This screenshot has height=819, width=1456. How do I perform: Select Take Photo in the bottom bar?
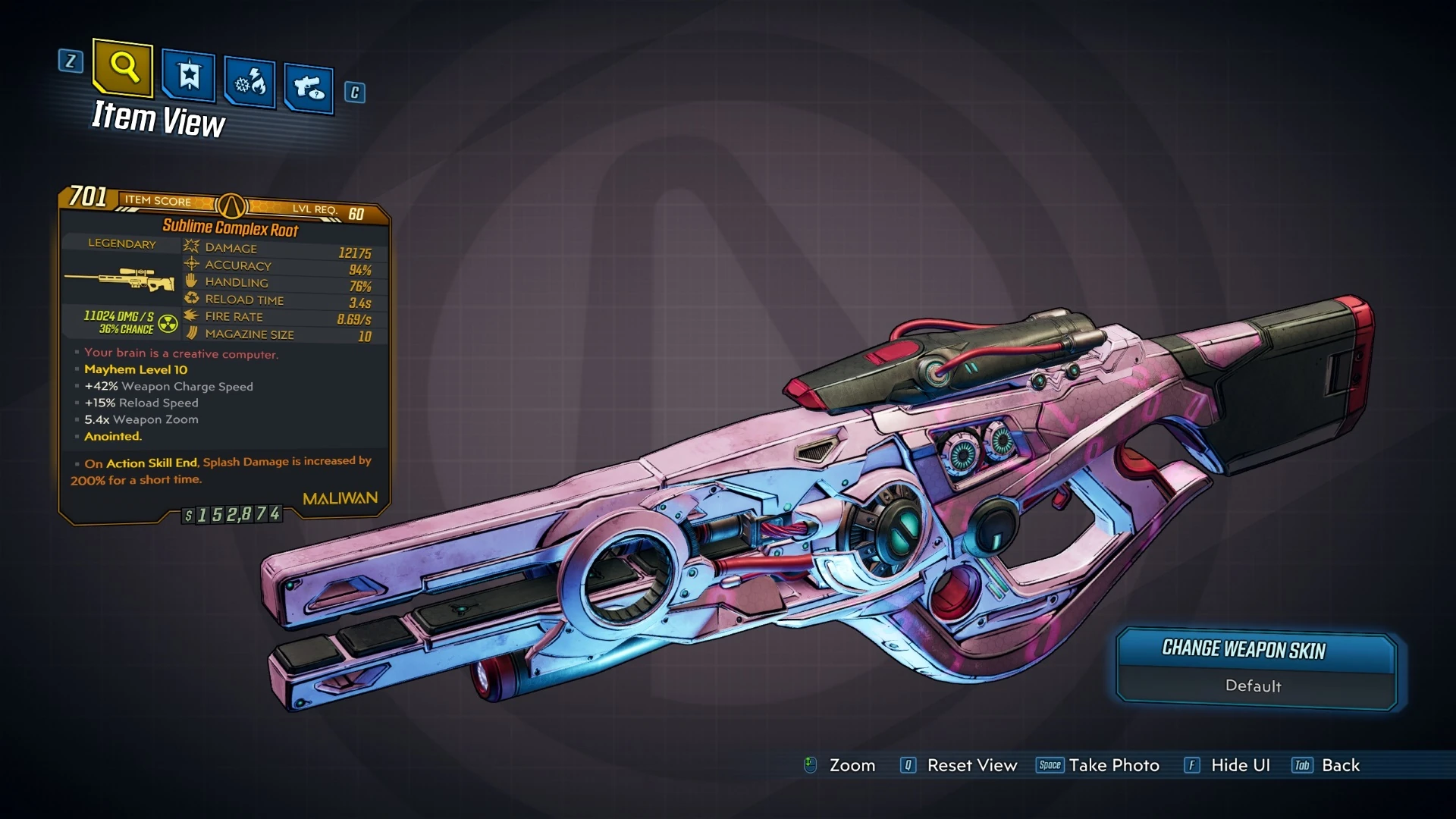pos(1113,766)
